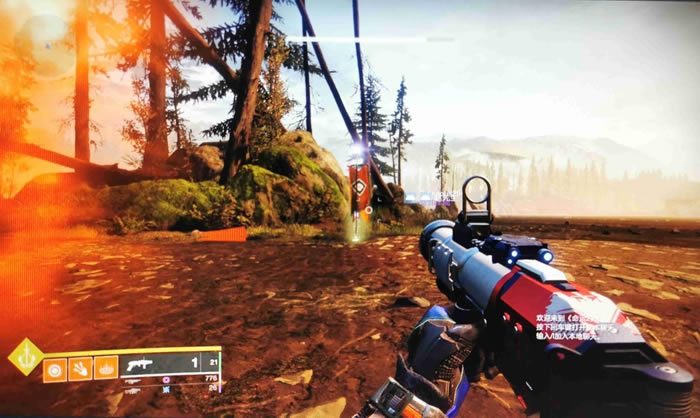Screen dimensions: 700x418
Task: Select the grenade ability icon
Action: coord(56,368)
